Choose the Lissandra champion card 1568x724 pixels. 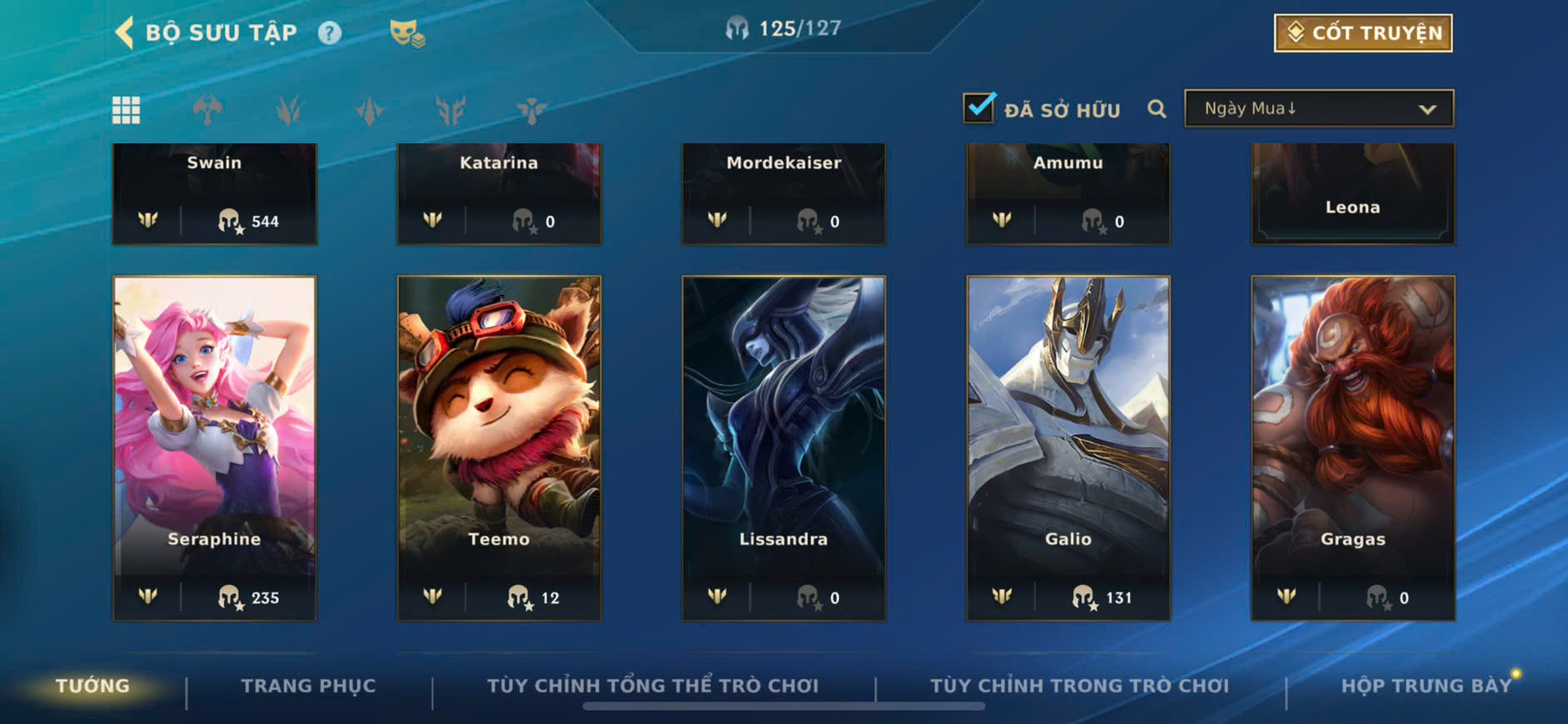784,448
